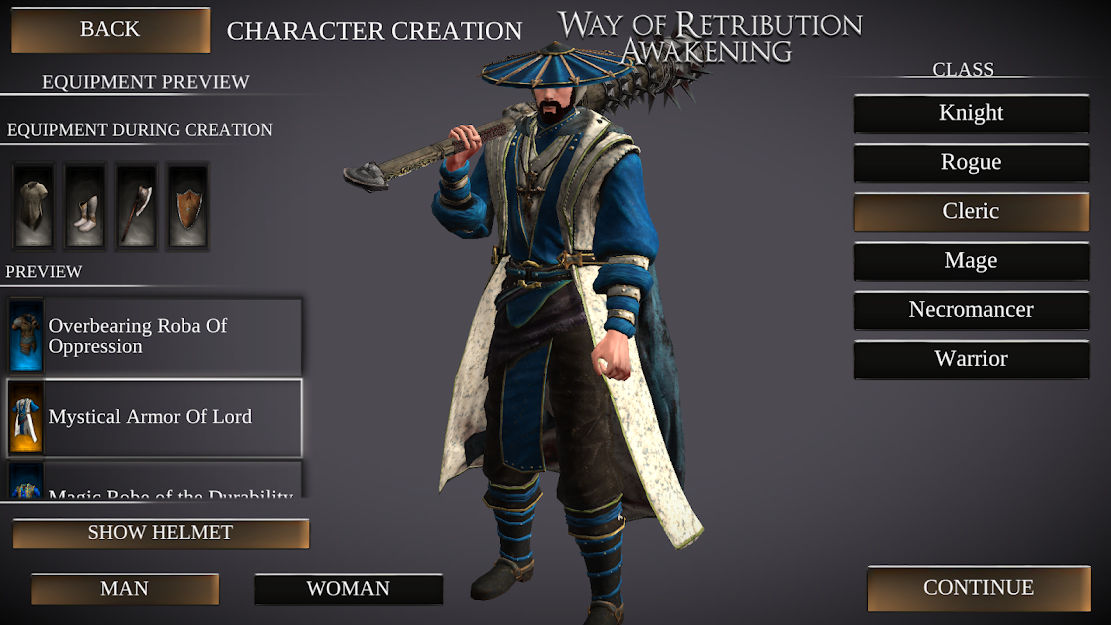Viewport: 1111px width, 625px height.
Task: Select the MAN gender option
Action: [125, 589]
